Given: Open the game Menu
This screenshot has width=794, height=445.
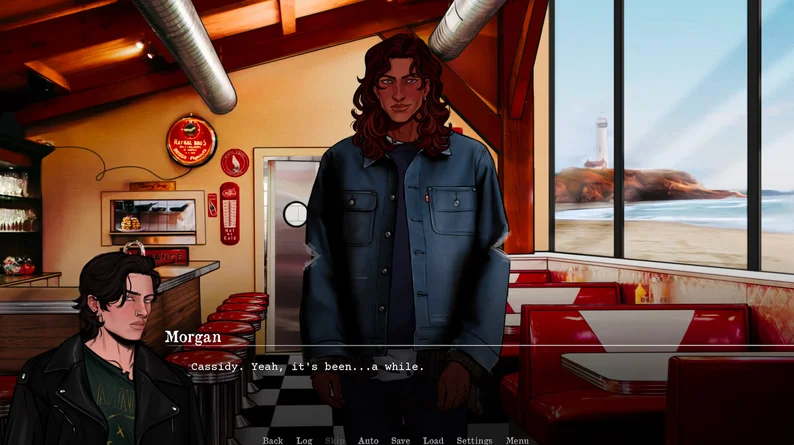Looking at the screenshot, I should point(517,440).
